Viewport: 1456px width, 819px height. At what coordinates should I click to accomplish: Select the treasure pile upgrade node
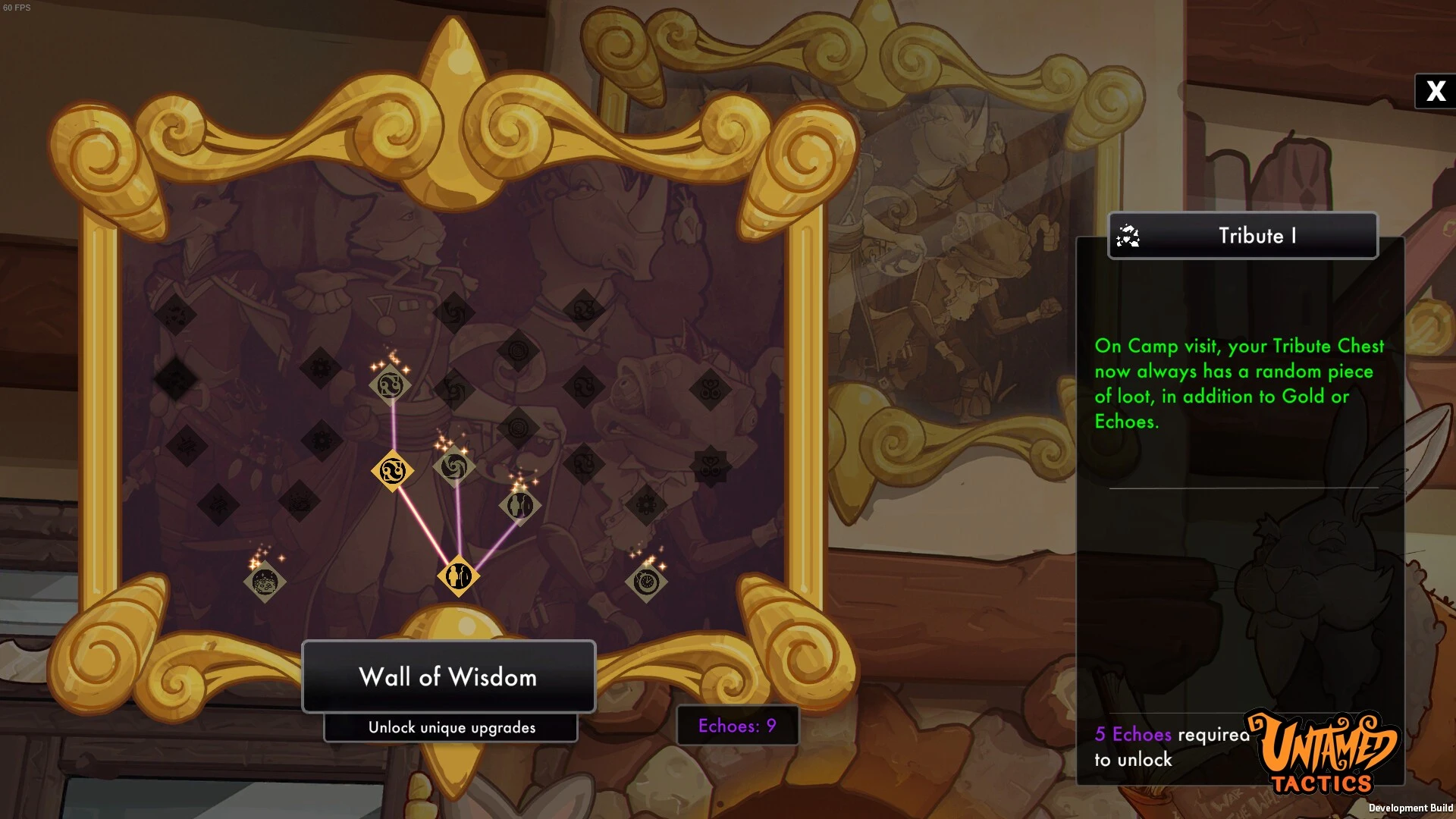(265, 582)
